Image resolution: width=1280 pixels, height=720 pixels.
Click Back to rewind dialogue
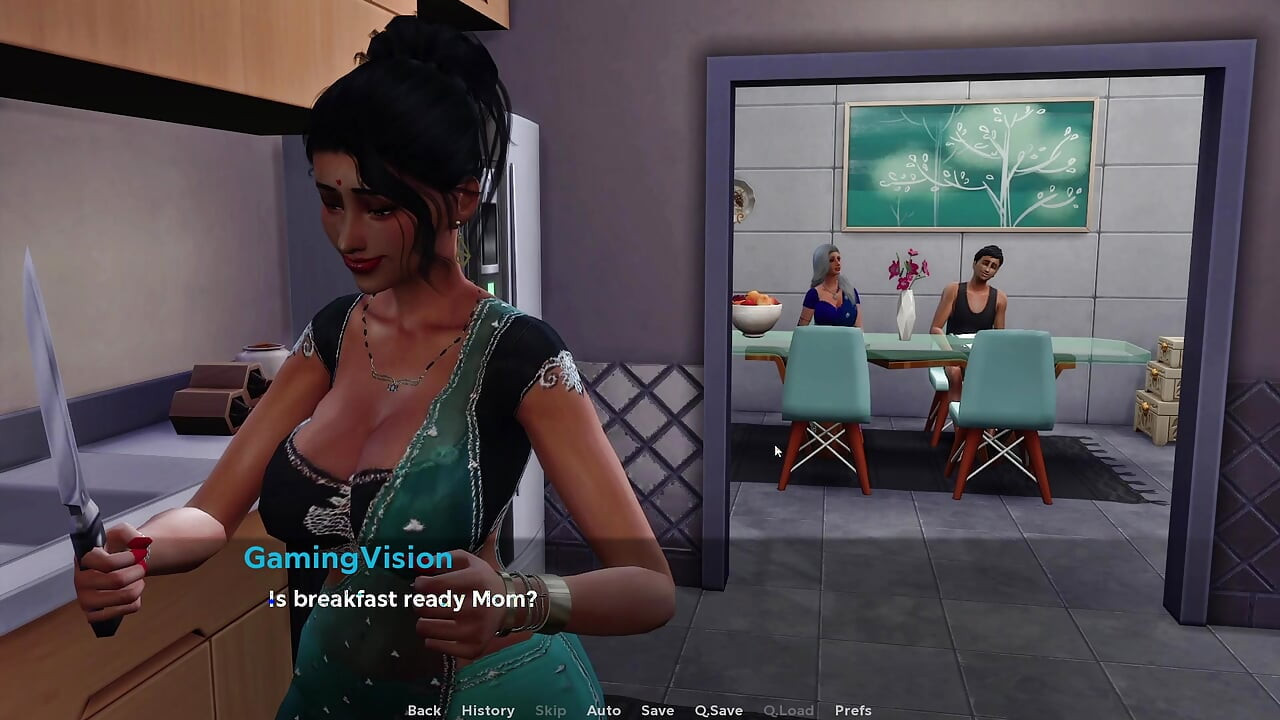tap(423, 710)
